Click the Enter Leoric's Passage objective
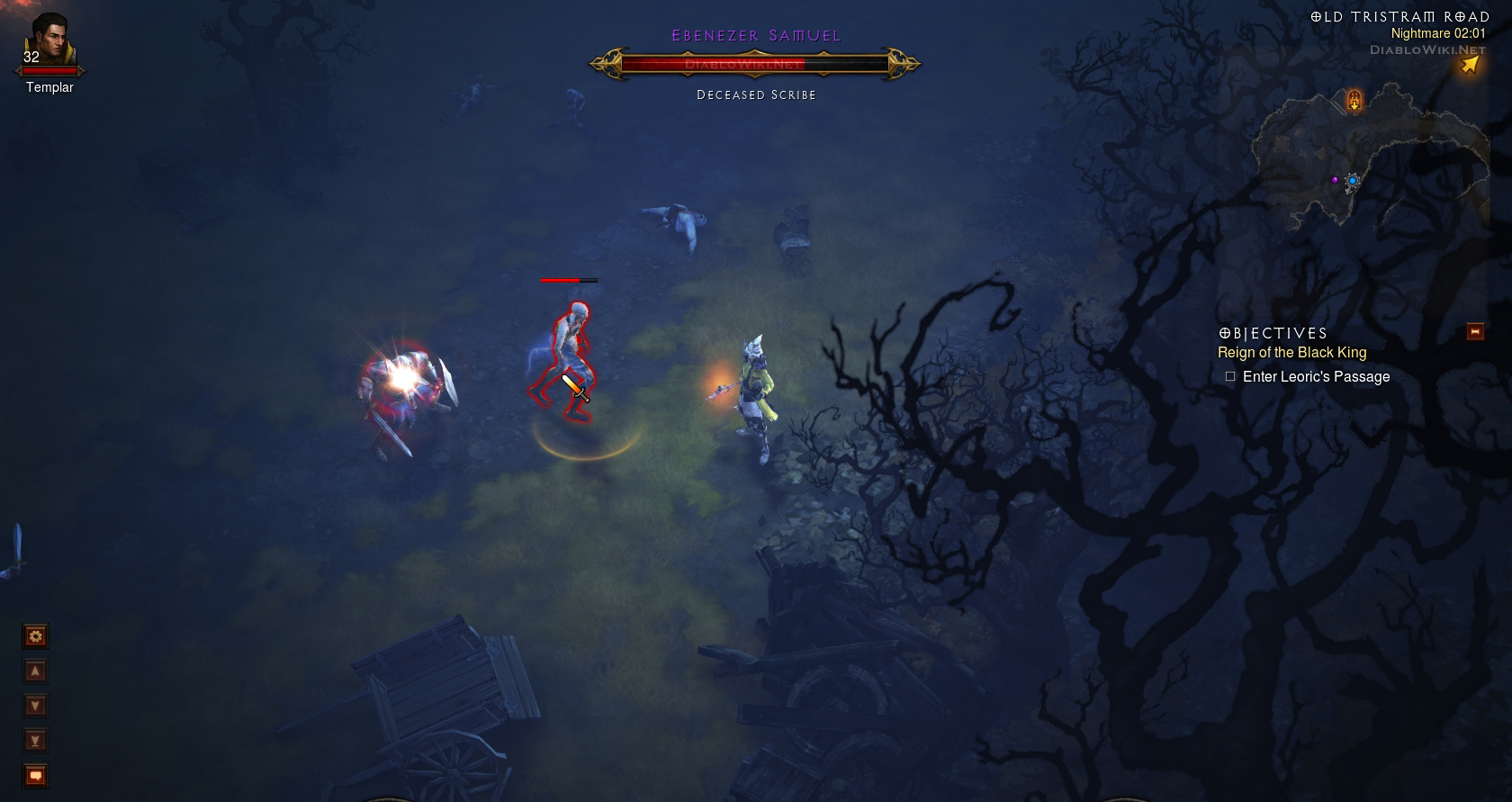 coord(1316,377)
